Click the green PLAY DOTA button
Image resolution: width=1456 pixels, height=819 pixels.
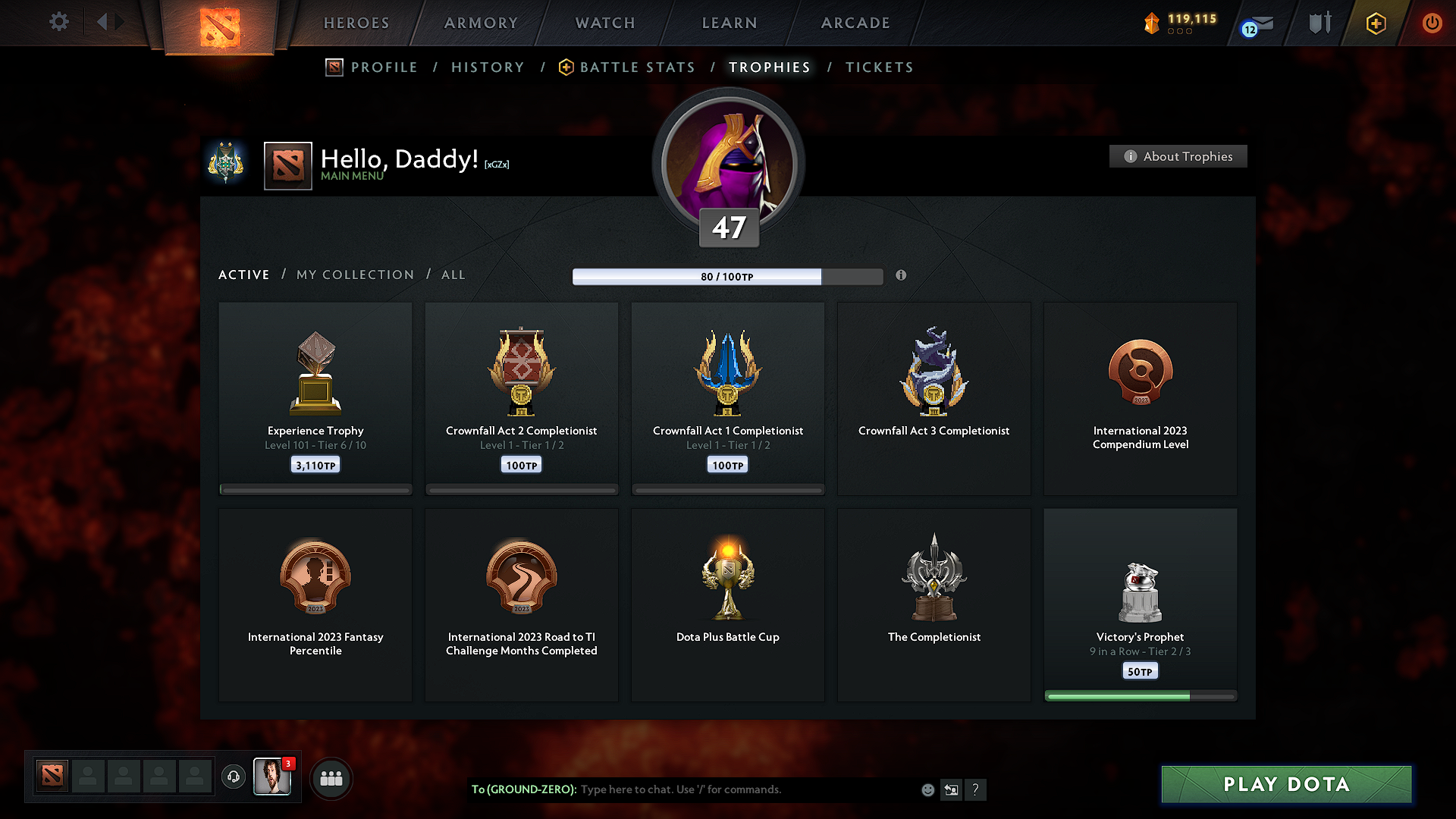(1285, 784)
